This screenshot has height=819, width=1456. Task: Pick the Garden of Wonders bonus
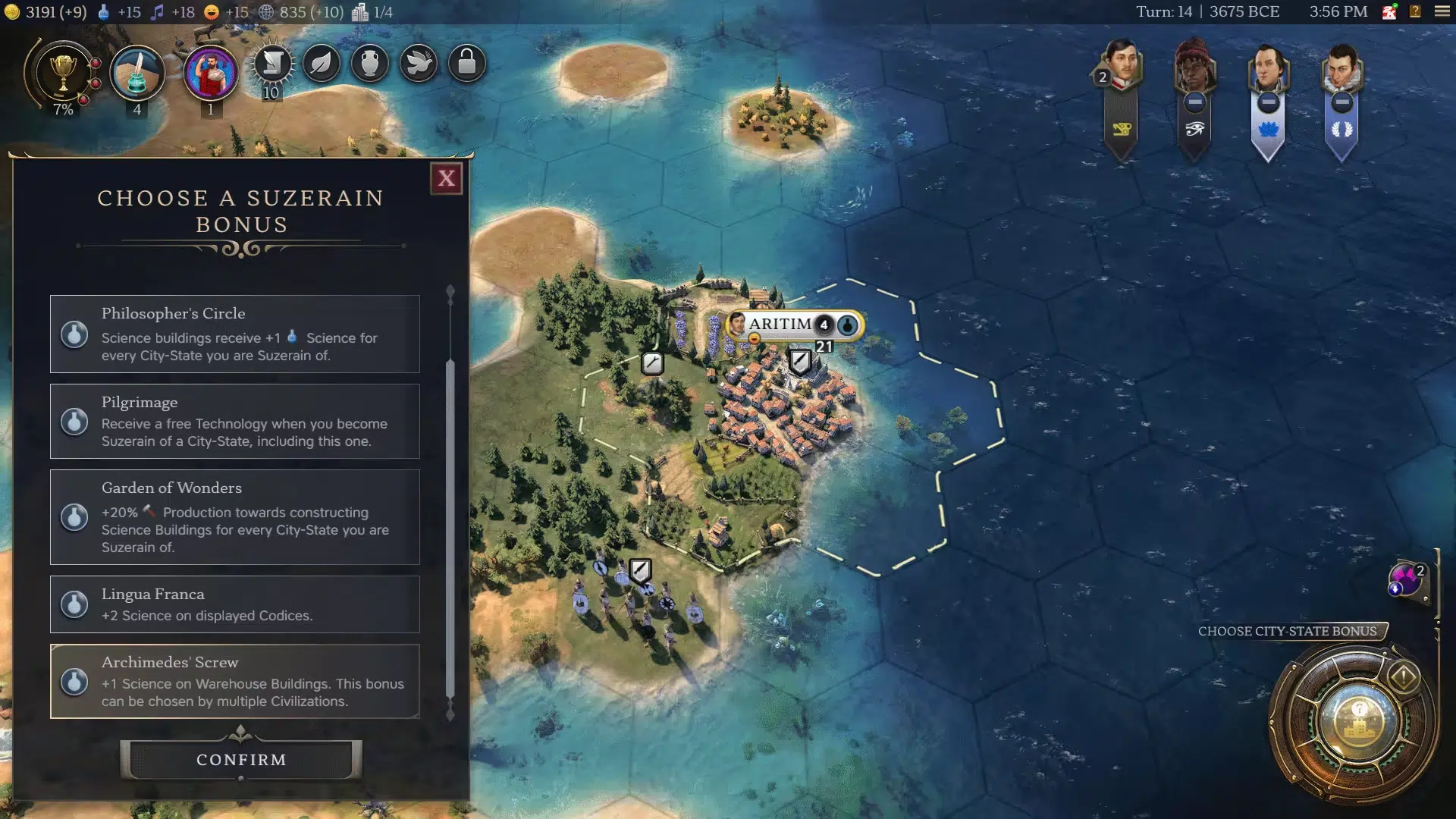(234, 516)
